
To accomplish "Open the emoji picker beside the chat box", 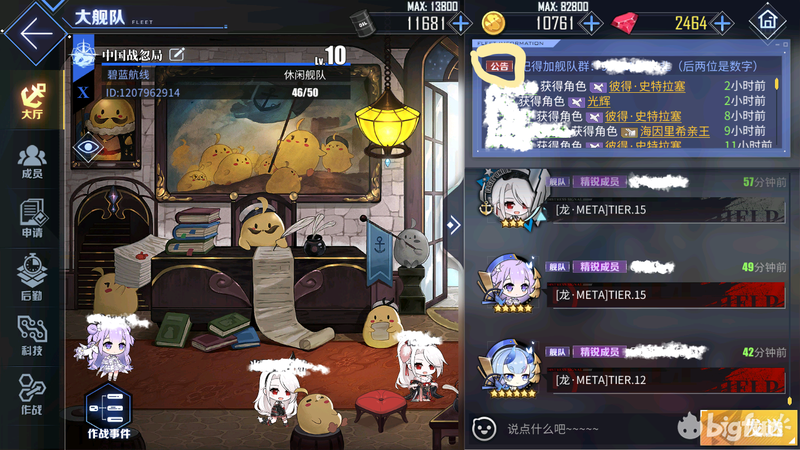I will click(484, 428).
